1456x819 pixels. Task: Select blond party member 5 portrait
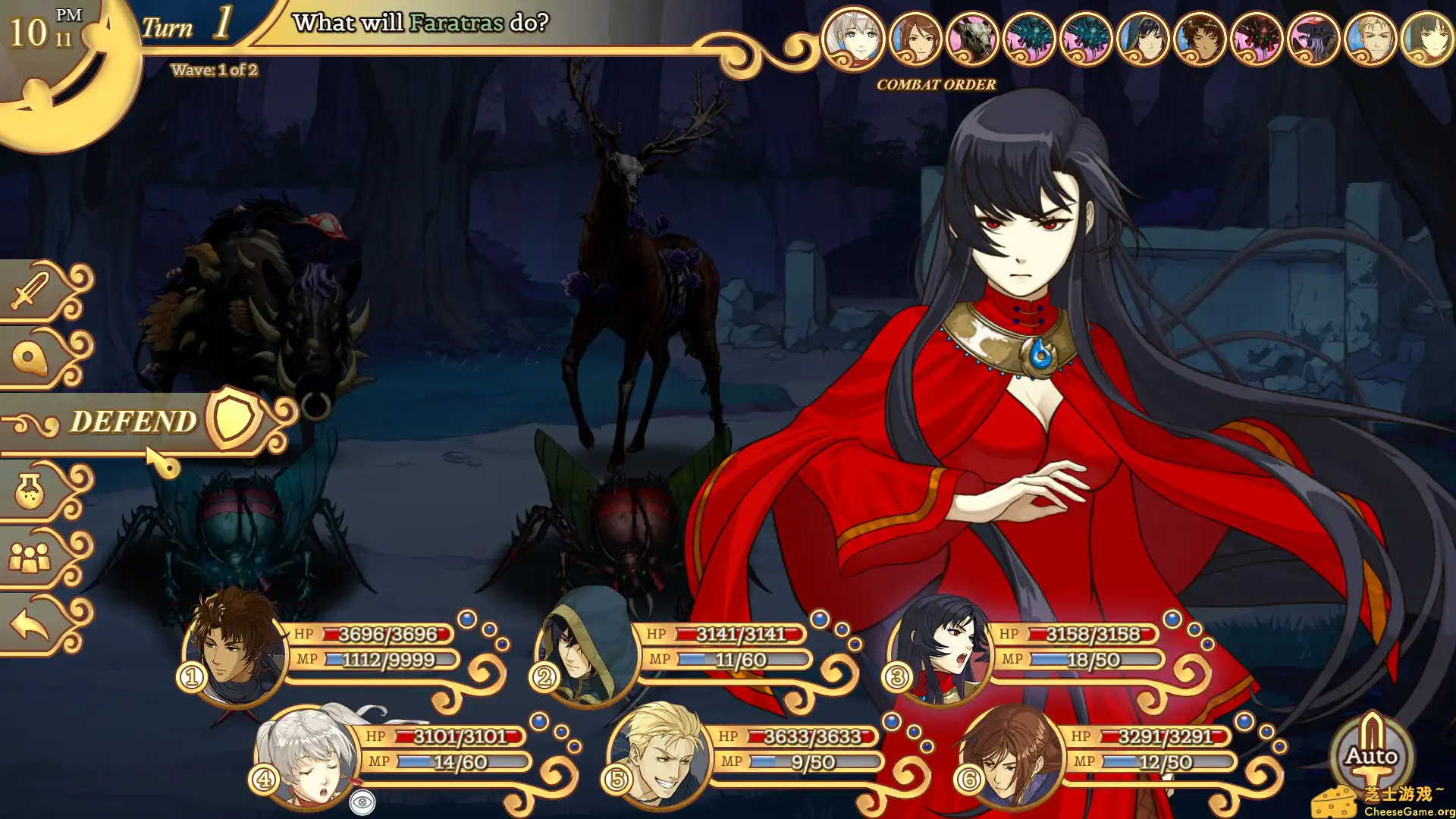660,755
